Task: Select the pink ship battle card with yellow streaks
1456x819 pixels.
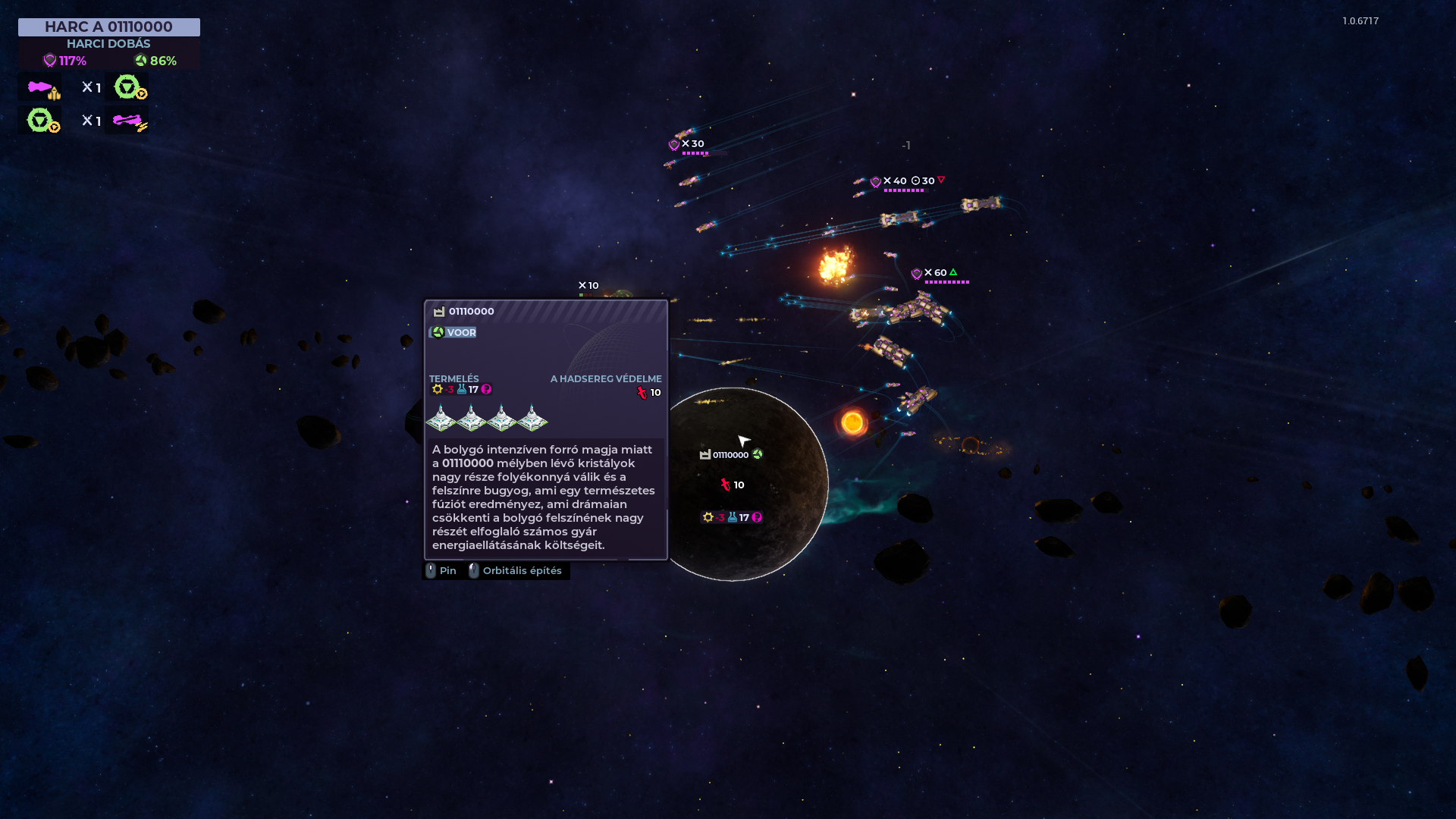Action: coord(127,121)
